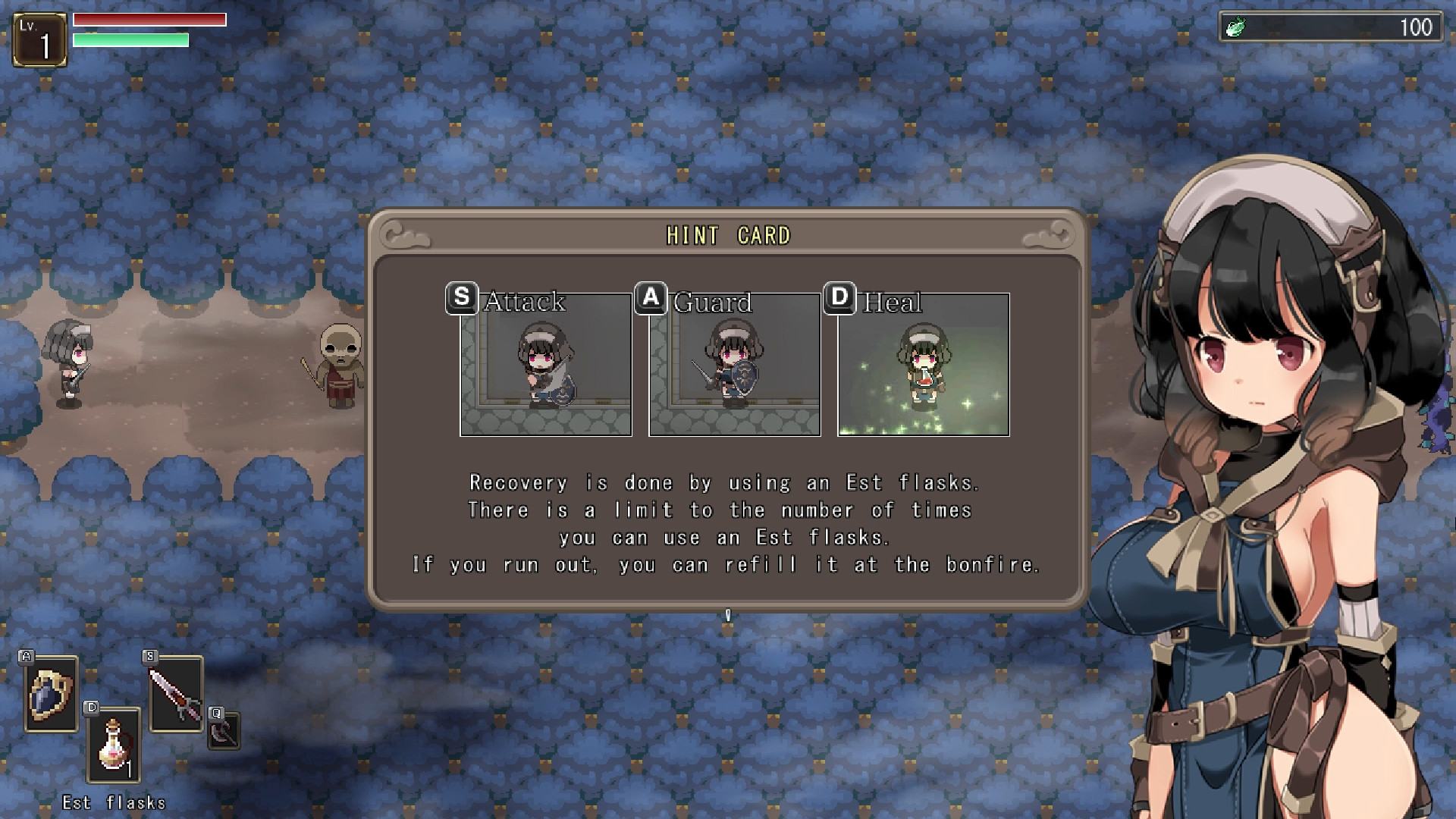The width and height of the screenshot is (1456, 819).
Task: Advance the hint card continue arrow
Action: coord(728,615)
